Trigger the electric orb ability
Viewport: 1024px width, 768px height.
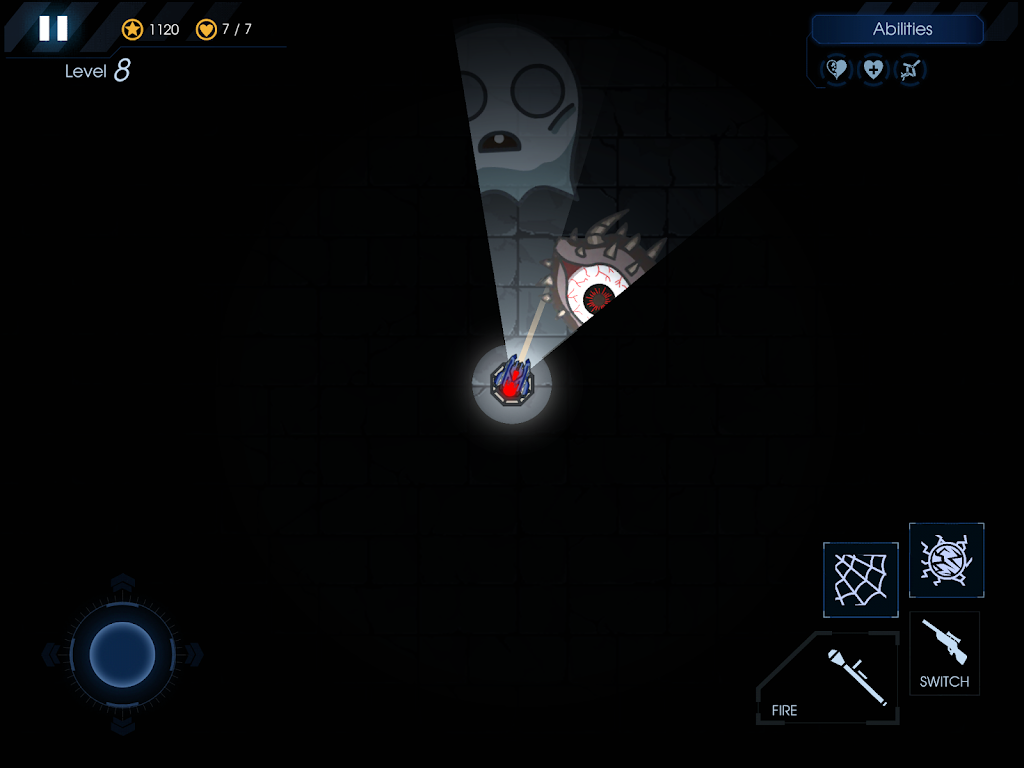[946, 560]
